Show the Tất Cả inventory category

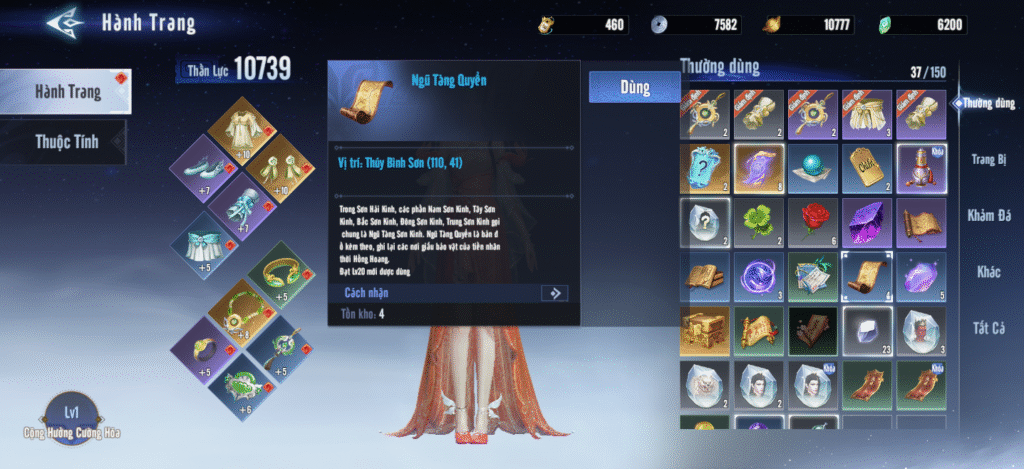tap(989, 328)
